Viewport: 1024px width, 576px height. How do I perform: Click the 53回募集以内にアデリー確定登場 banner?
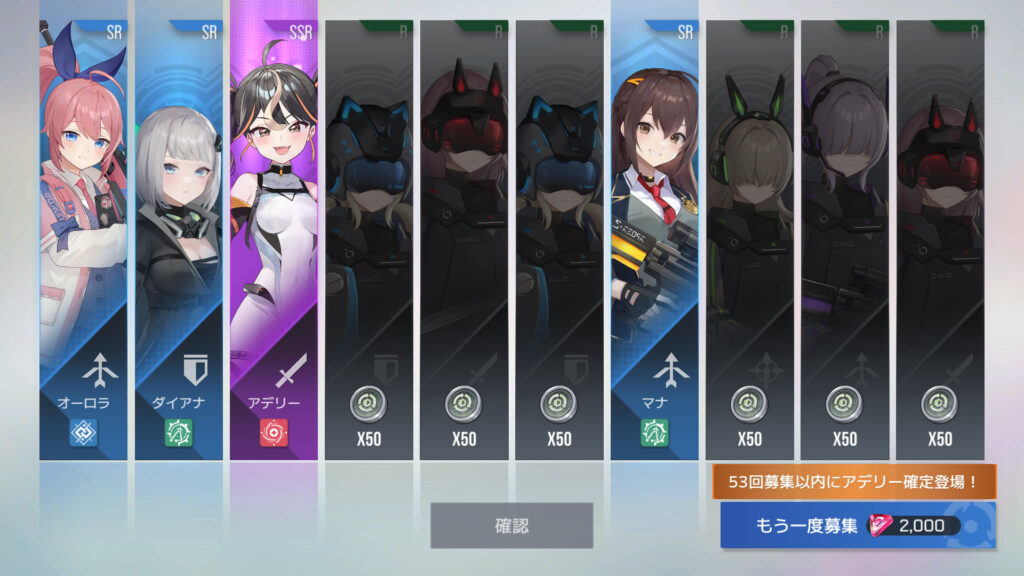pyautogui.click(x=854, y=483)
